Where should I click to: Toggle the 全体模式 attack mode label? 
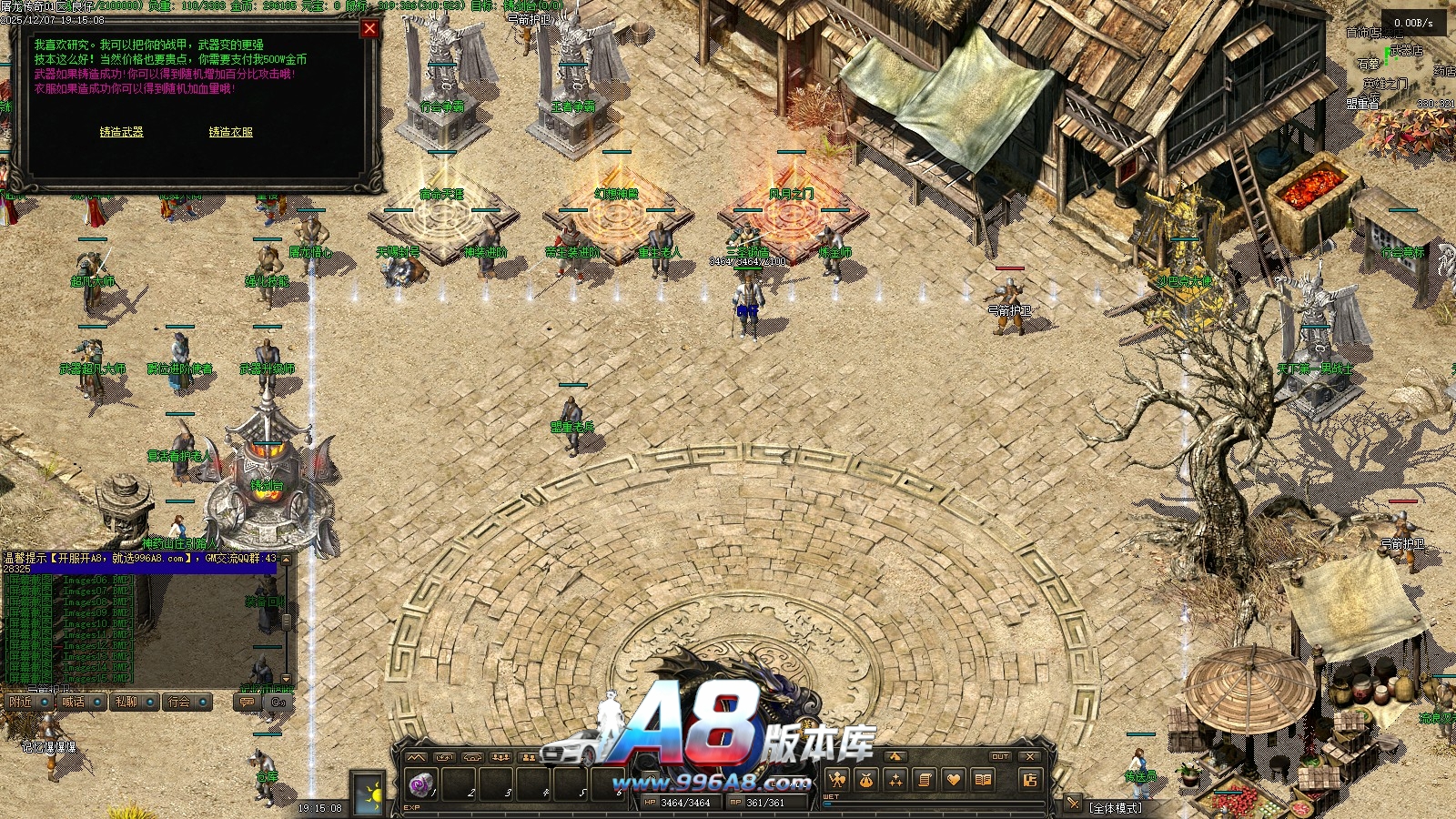pos(1116,807)
